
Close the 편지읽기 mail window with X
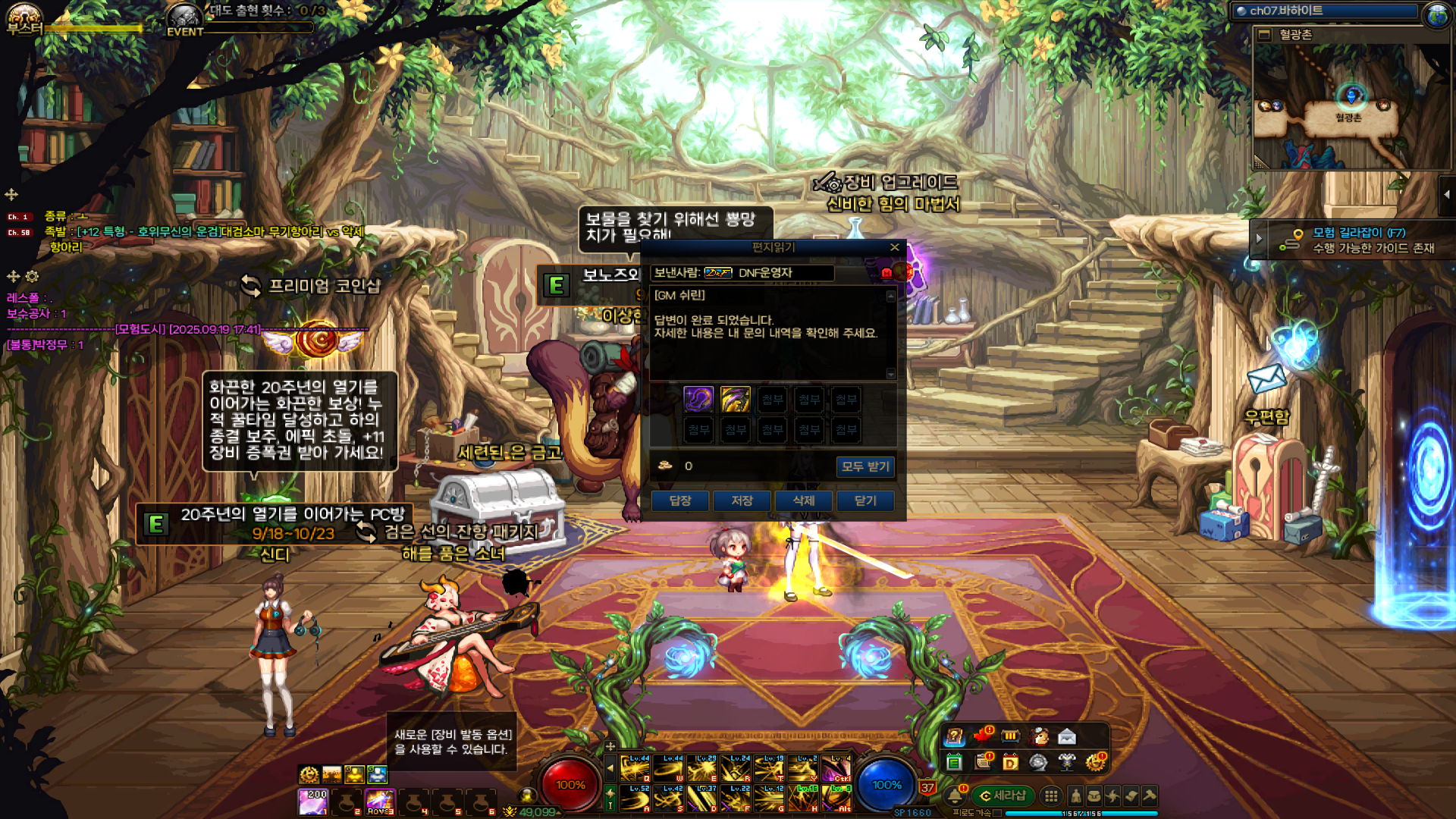click(895, 247)
